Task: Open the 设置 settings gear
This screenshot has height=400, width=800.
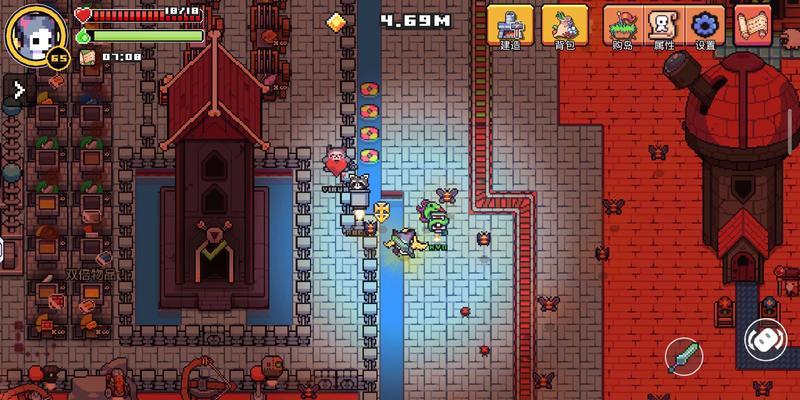Action: (x=706, y=26)
